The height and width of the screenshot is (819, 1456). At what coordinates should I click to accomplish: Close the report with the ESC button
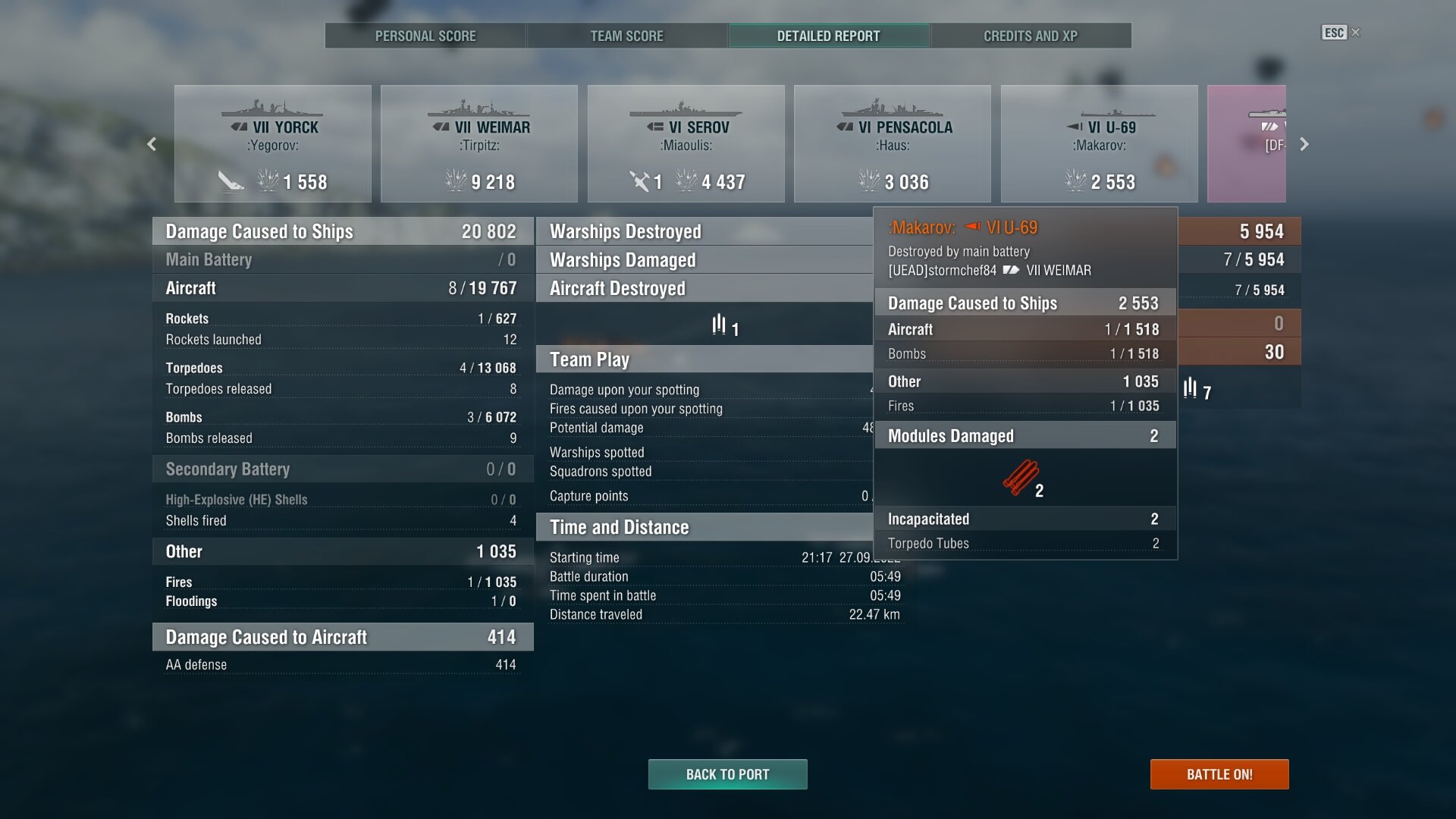coord(1340,33)
